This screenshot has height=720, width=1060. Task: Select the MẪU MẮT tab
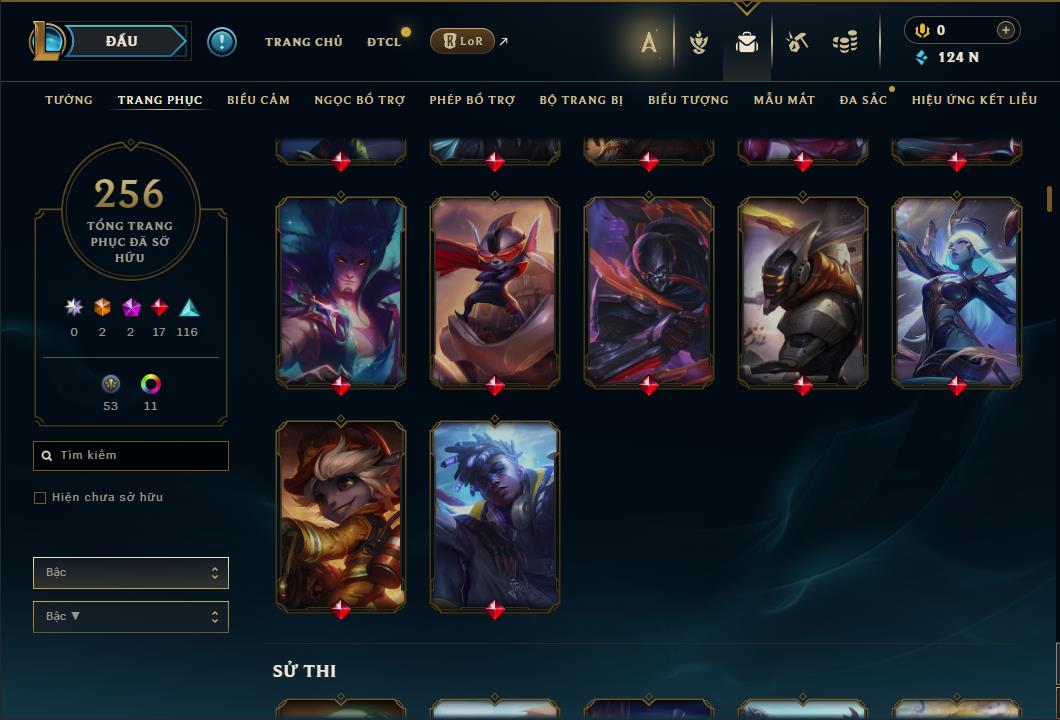(x=784, y=100)
